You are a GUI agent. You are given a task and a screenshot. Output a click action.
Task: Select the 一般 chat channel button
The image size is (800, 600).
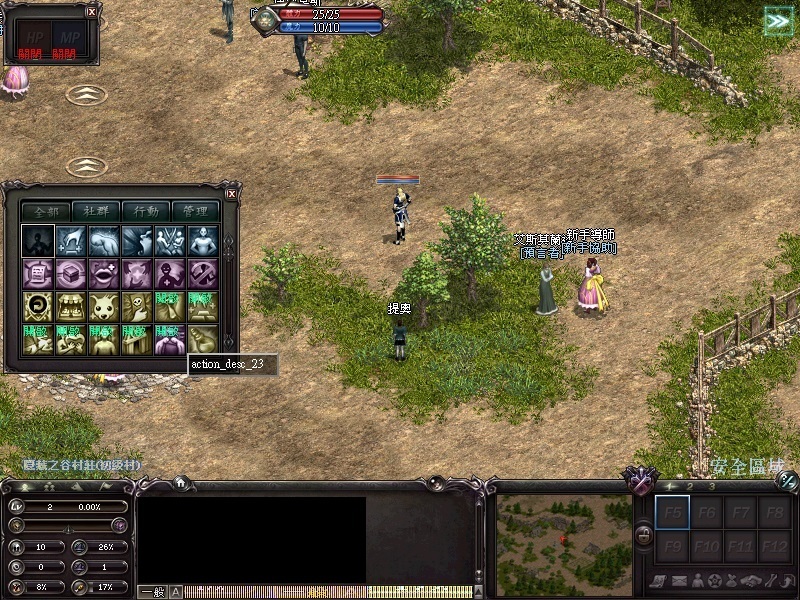[152, 592]
